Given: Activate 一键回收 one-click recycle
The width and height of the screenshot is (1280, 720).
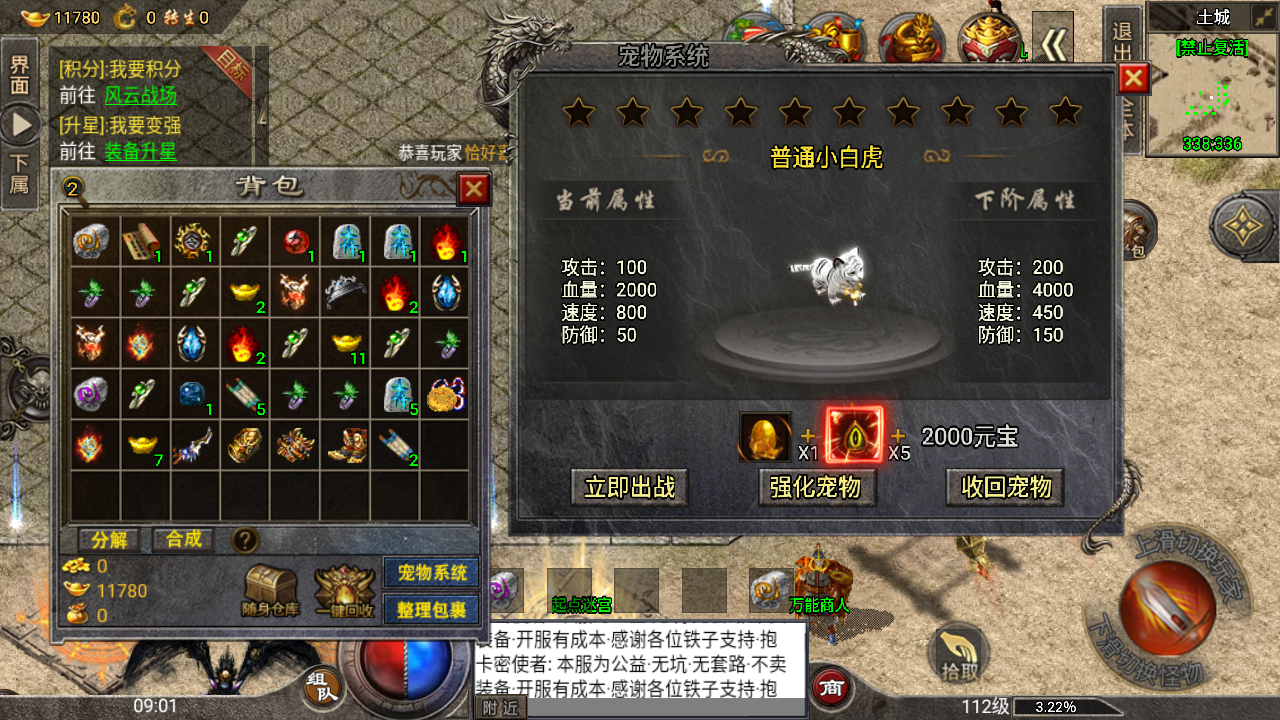Looking at the screenshot, I should pyautogui.click(x=345, y=590).
